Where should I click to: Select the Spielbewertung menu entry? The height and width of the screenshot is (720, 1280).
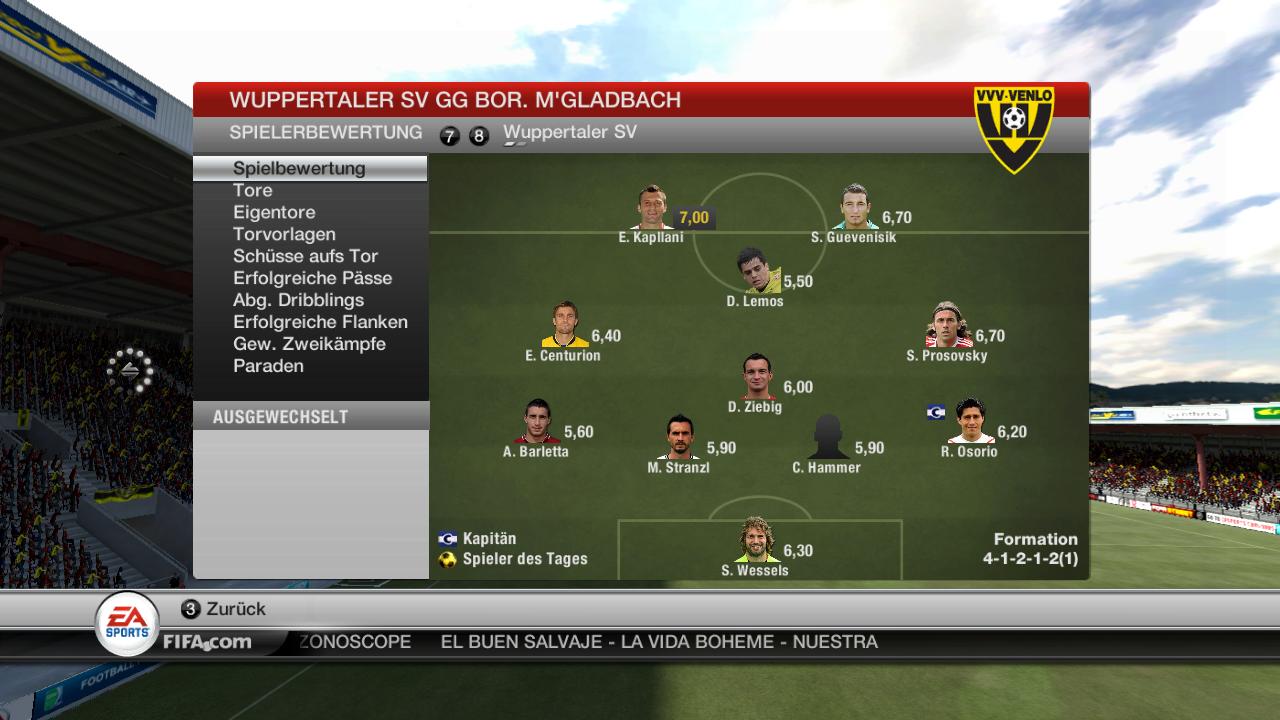[299, 168]
